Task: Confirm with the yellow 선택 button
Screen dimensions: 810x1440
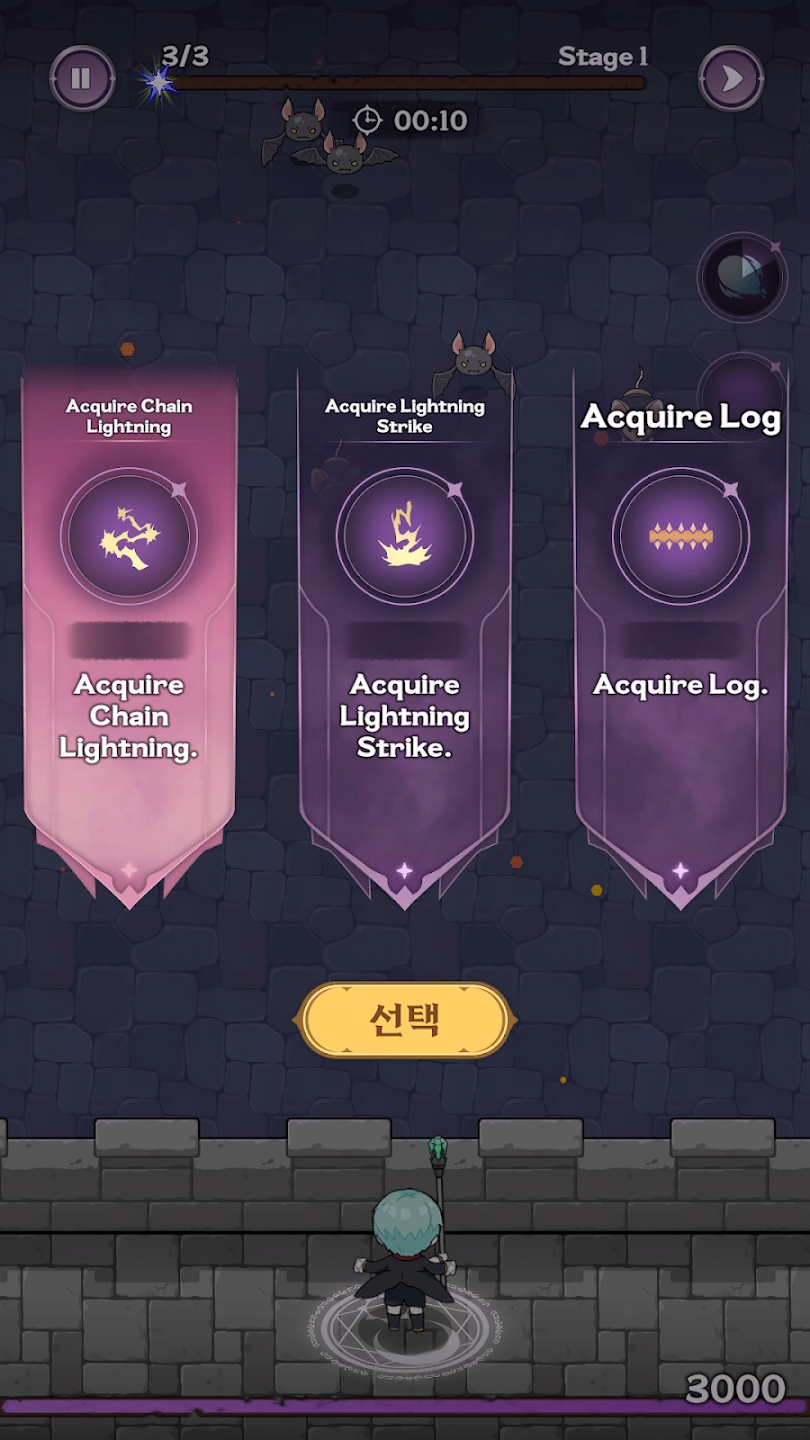Action: tap(405, 1020)
